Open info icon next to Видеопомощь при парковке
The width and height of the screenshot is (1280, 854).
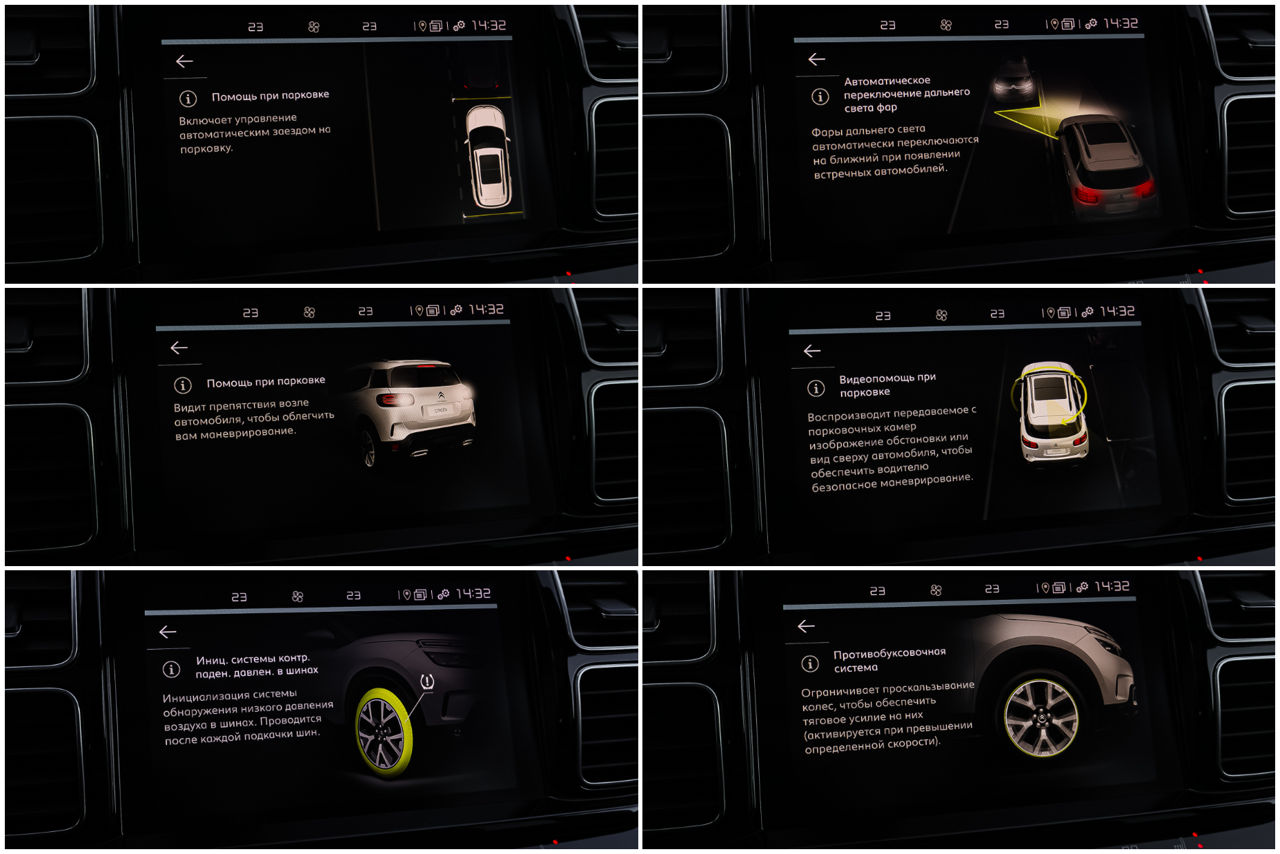[816, 388]
